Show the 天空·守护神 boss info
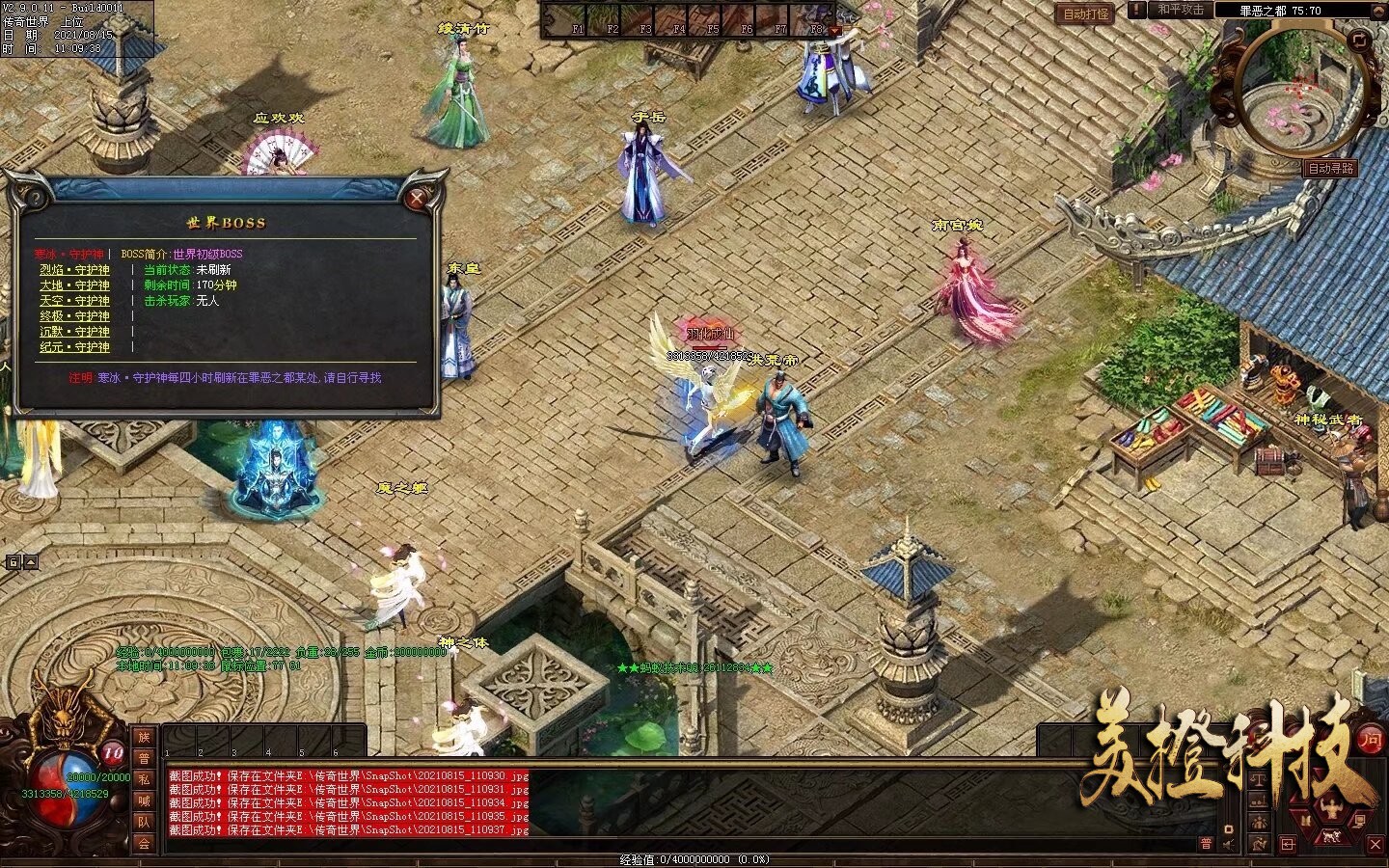The image size is (1389, 868). pyautogui.click(x=74, y=301)
